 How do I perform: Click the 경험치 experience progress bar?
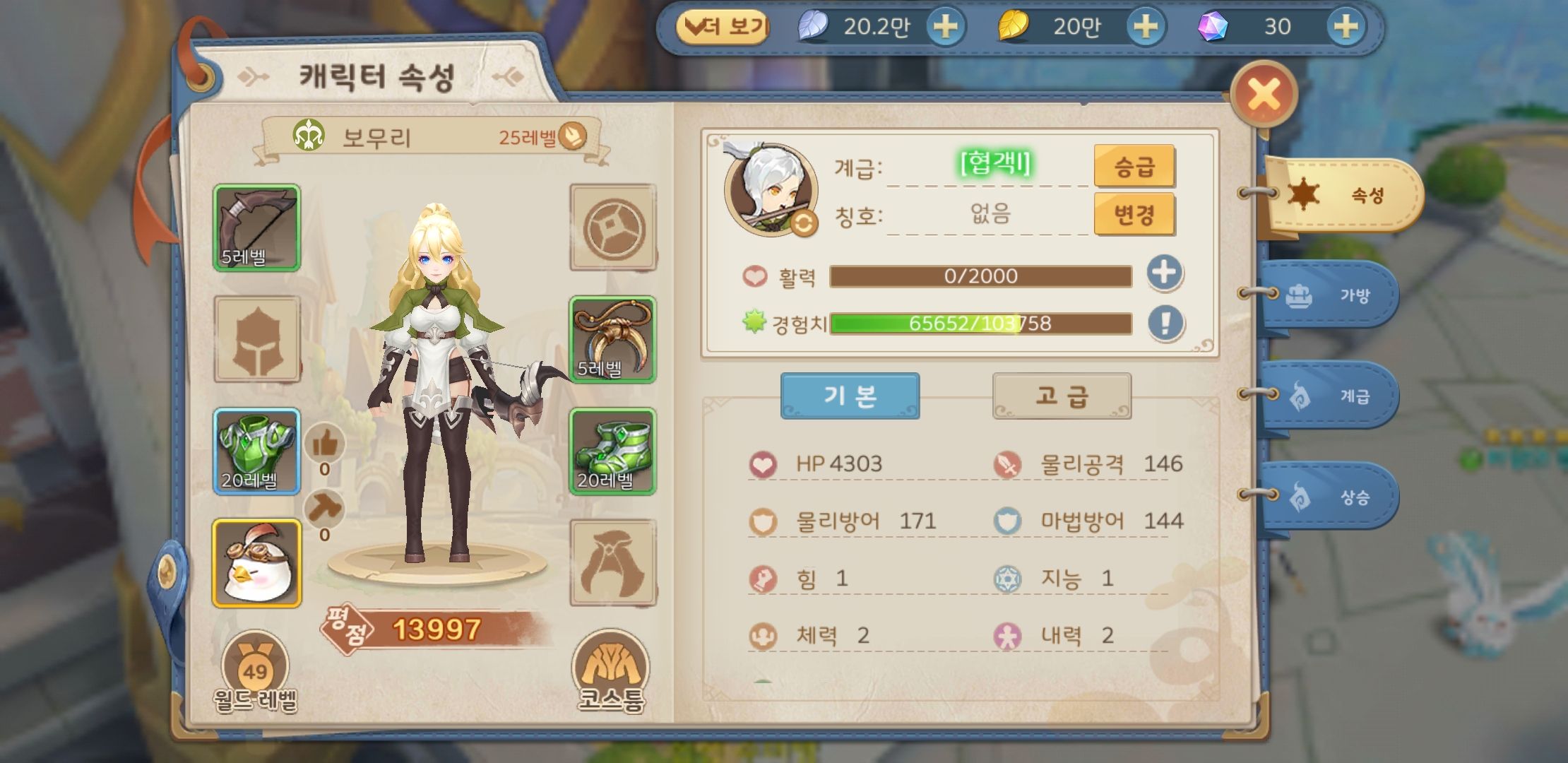point(982,325)
